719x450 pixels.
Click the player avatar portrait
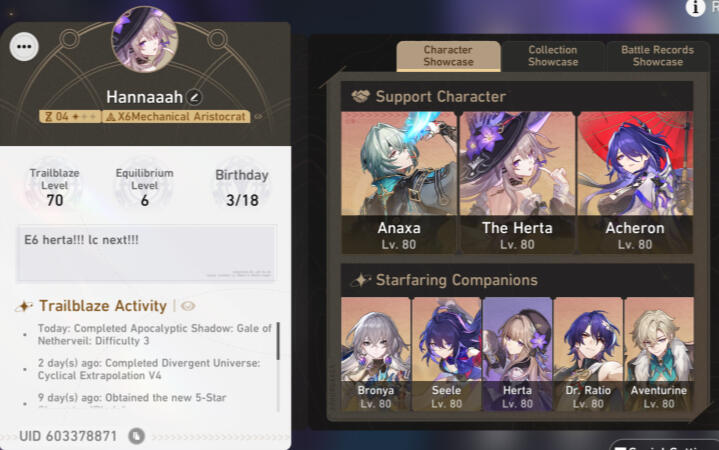tap(144, 41)
